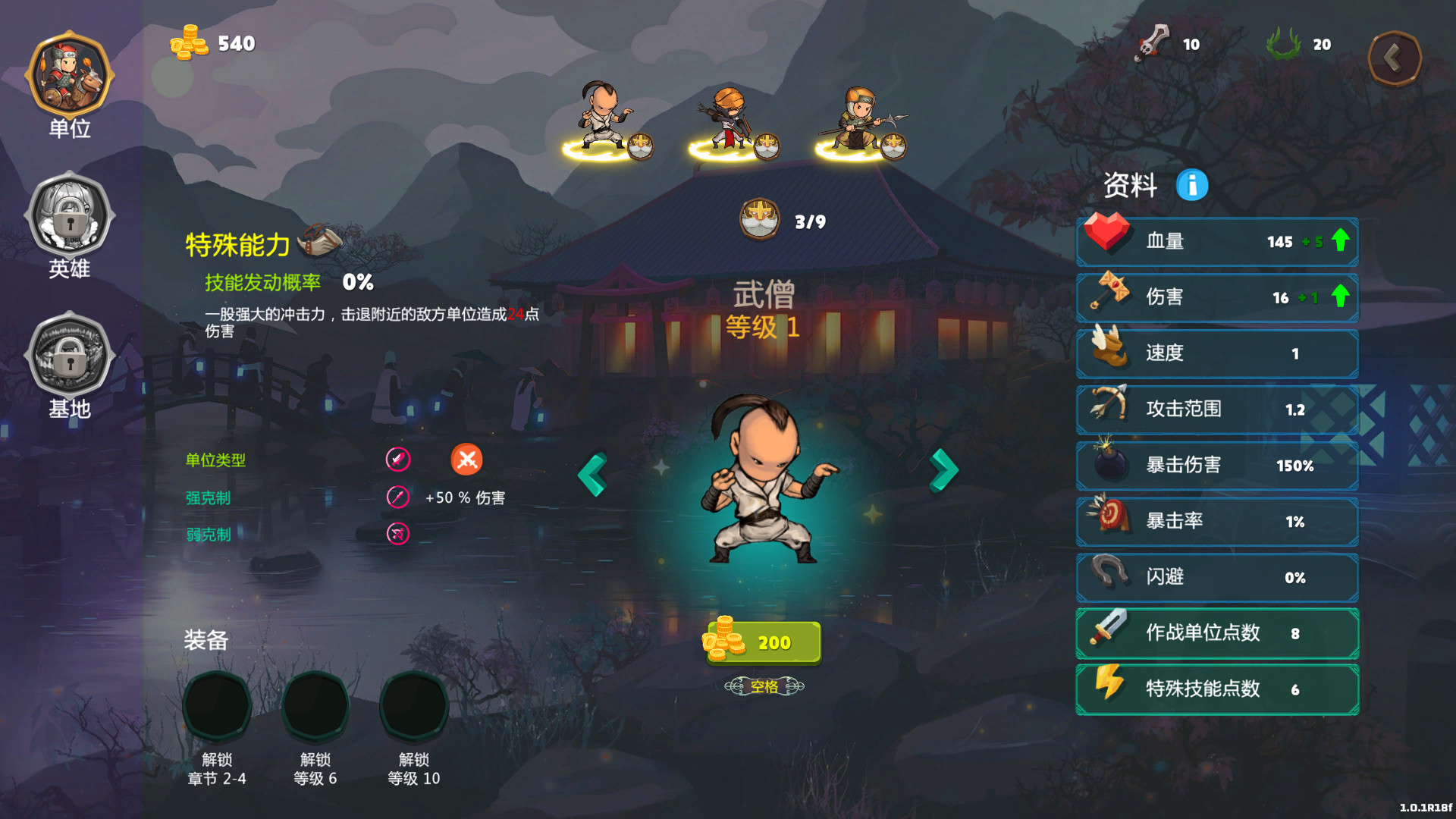Show next unit with right arrow
Viewport: 1456px width, 819px height.
[944, 470]
